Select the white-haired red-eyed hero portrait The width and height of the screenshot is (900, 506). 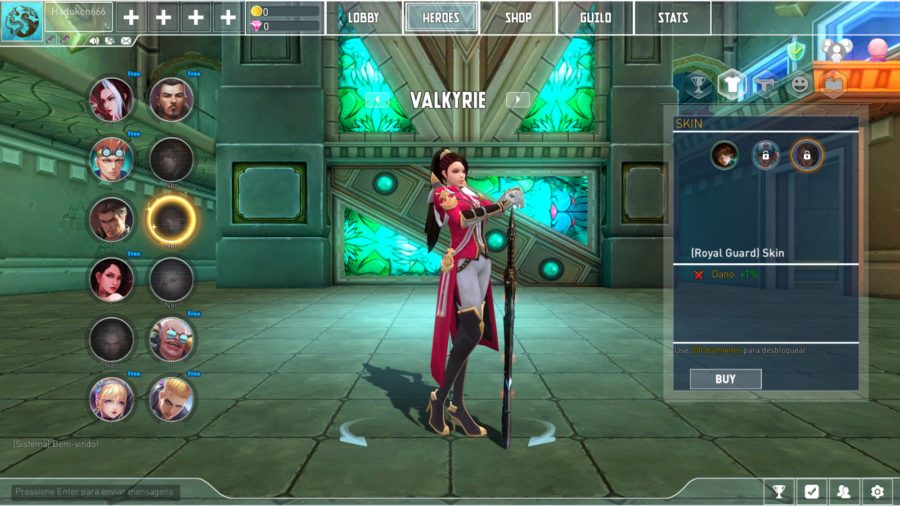[111, 99]
